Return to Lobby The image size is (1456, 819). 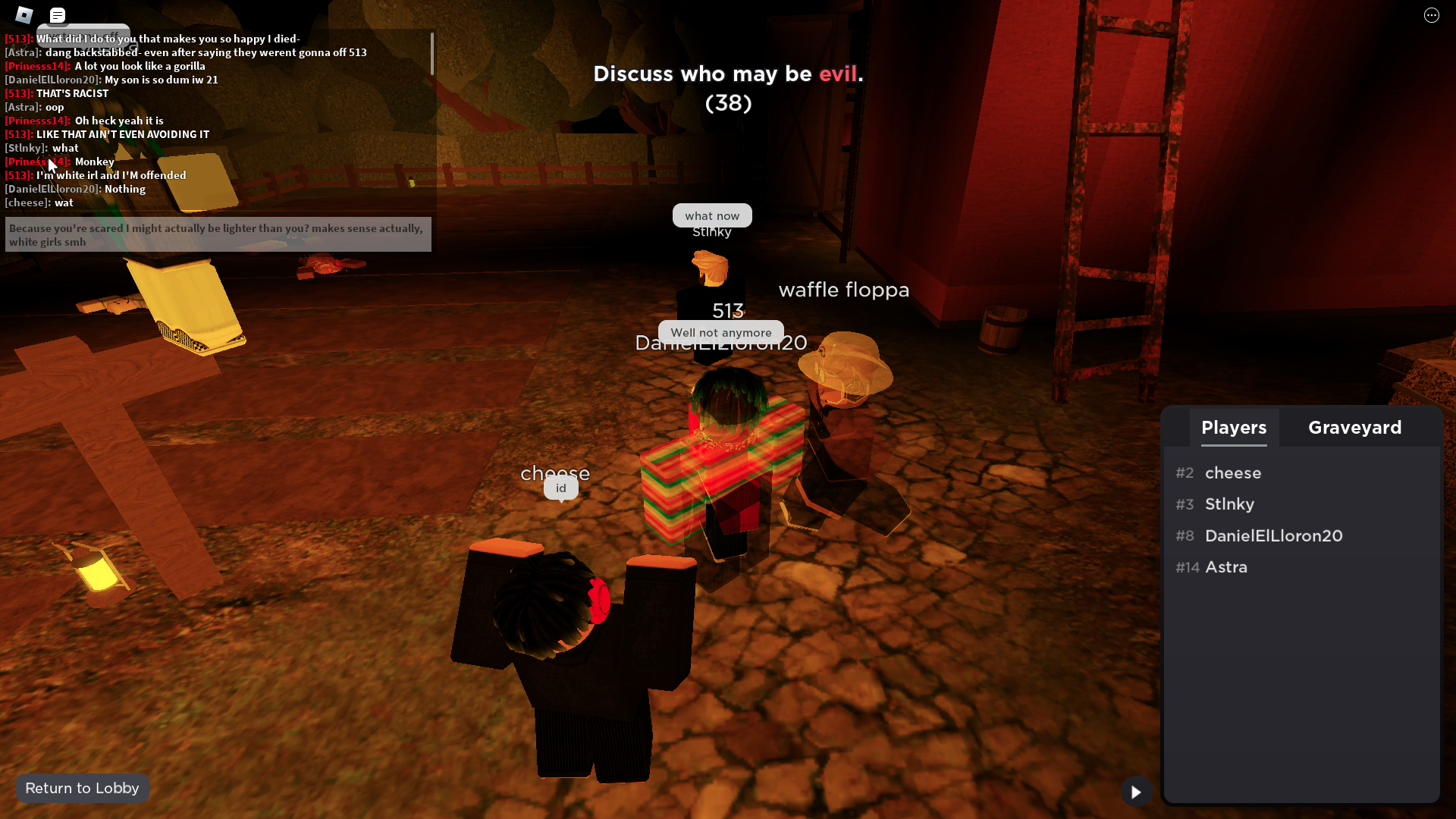[82, 788]
